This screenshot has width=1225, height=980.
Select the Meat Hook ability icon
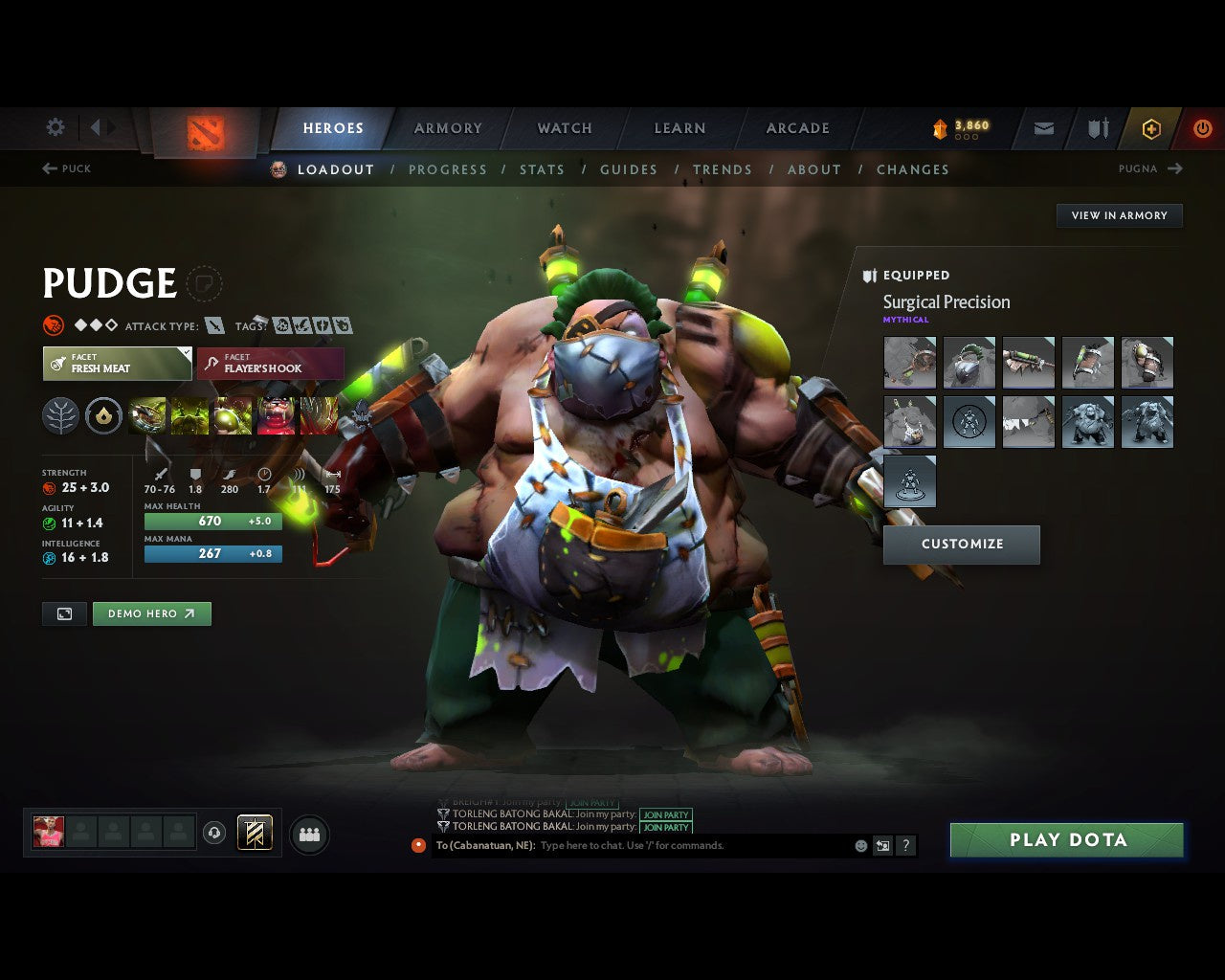(x=146, y=414)
